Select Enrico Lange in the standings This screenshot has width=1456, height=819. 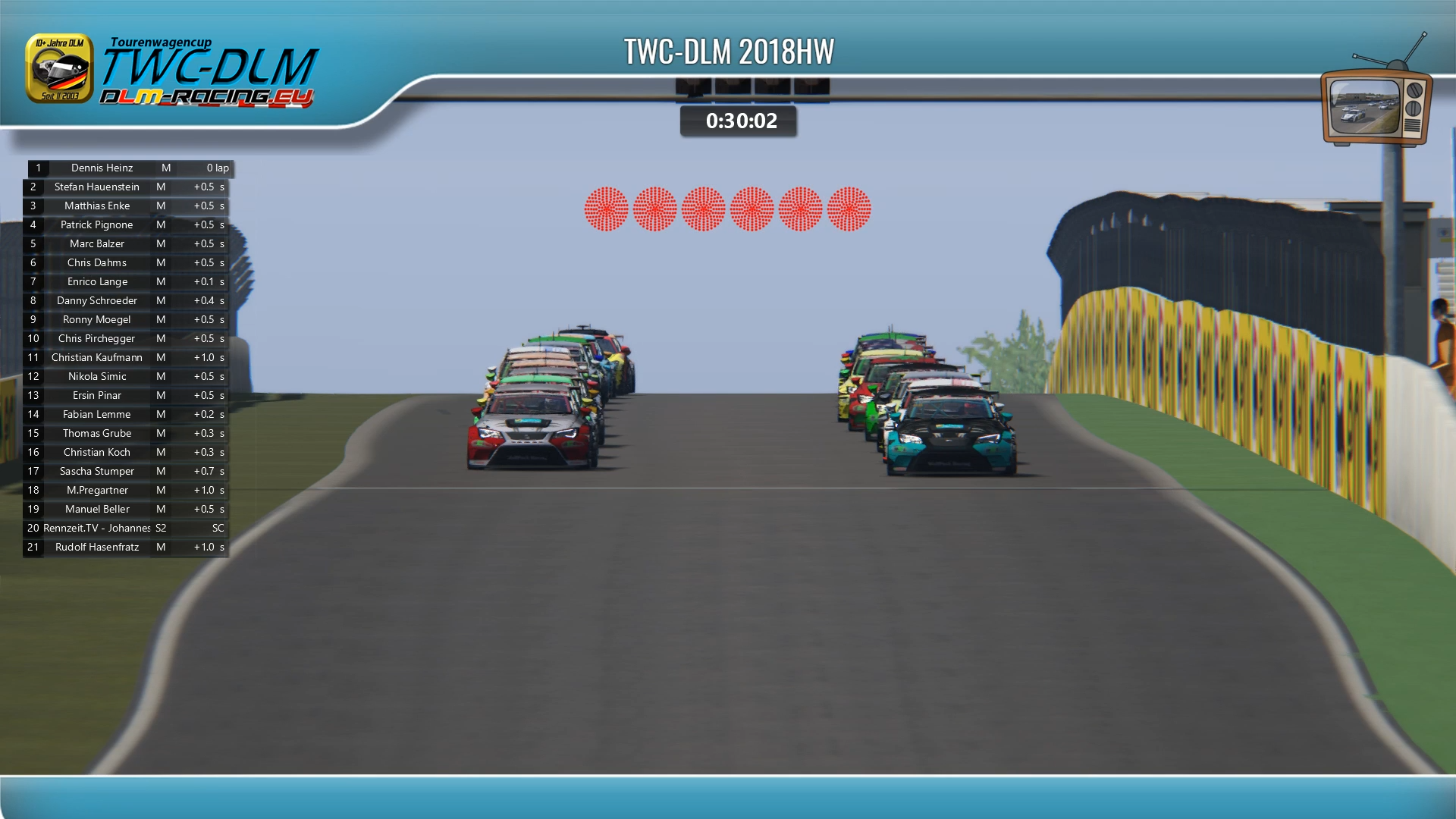pos(97,282)
